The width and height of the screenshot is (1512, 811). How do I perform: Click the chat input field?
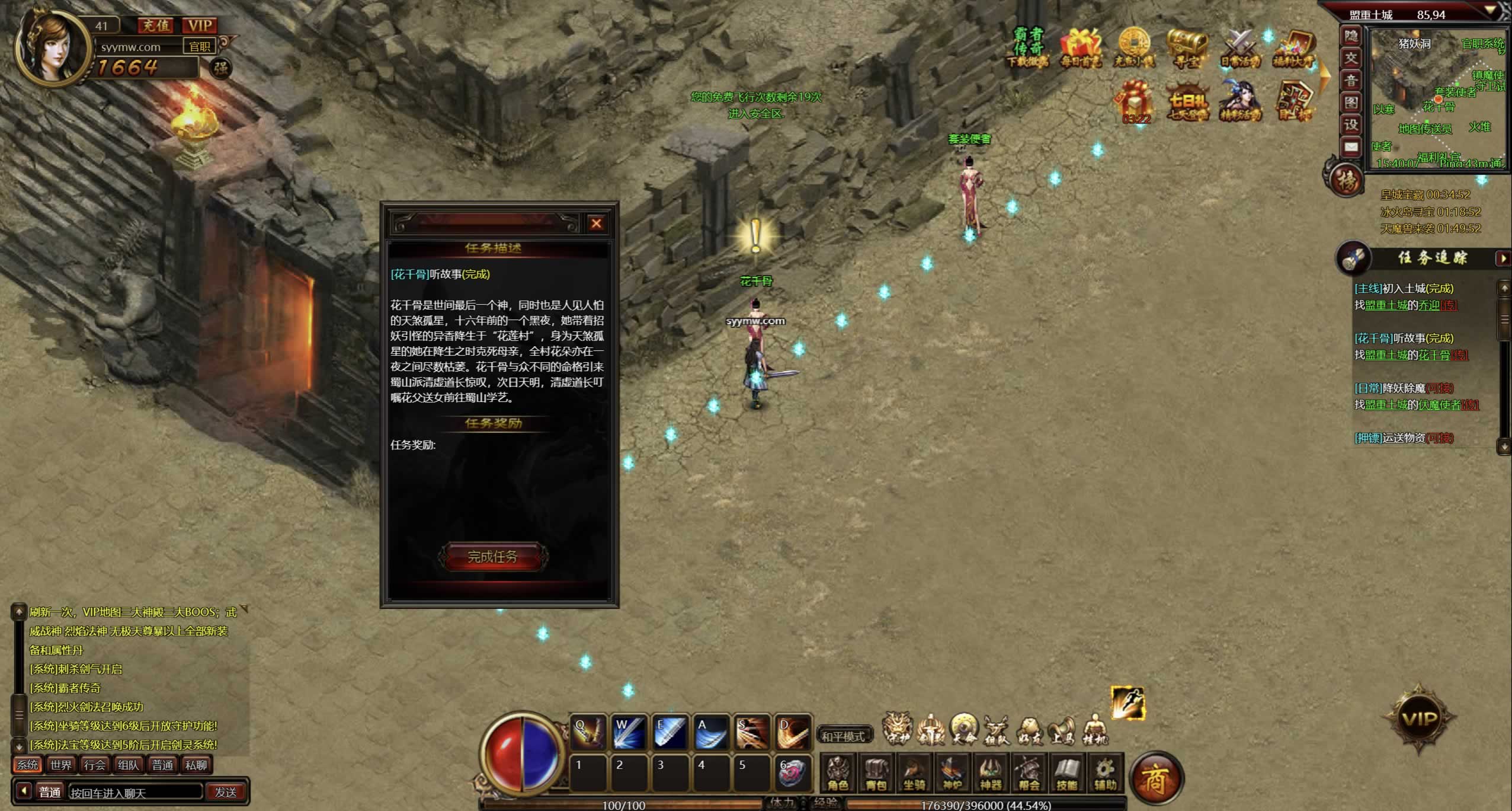[135, 792]
